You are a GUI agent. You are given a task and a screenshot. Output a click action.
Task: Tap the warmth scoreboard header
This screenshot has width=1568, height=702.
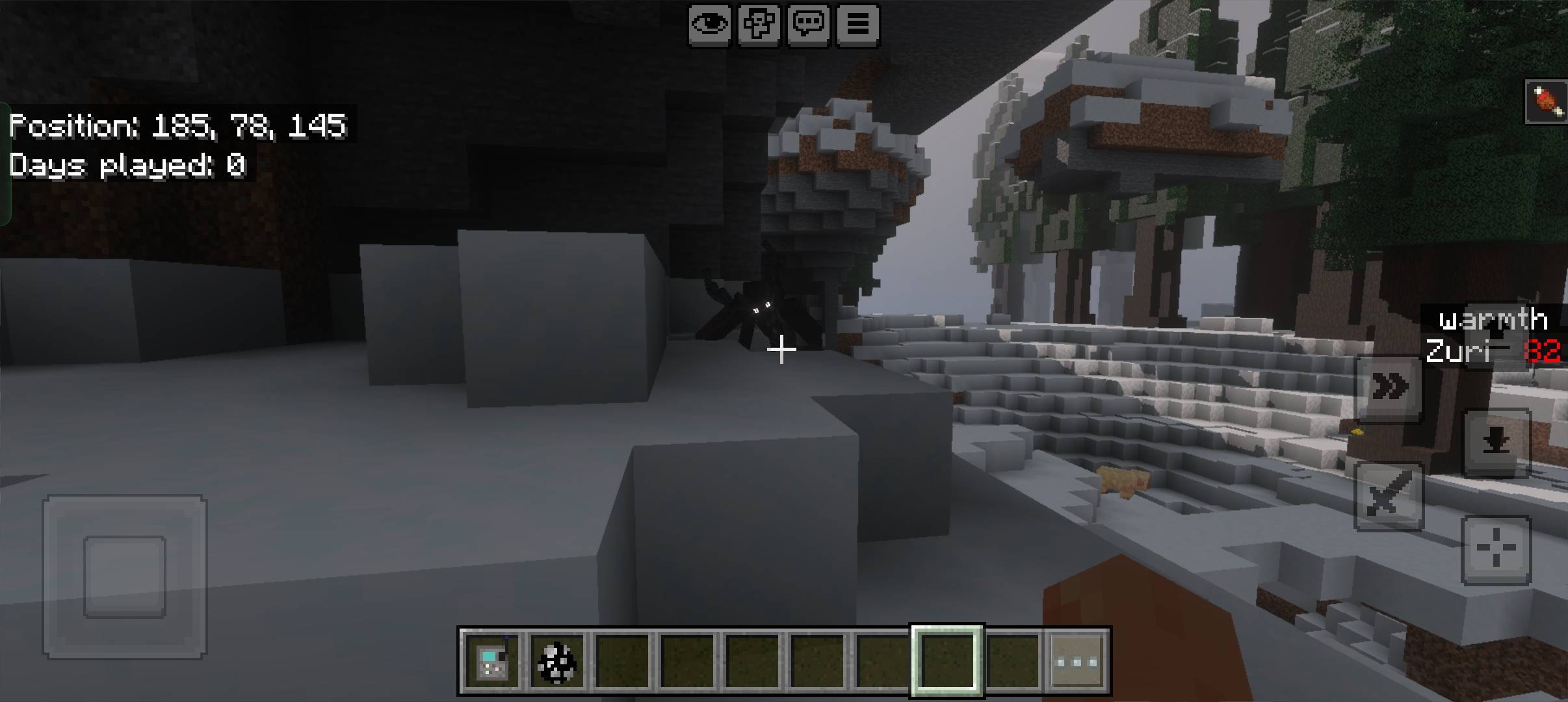click(1492, 320)
